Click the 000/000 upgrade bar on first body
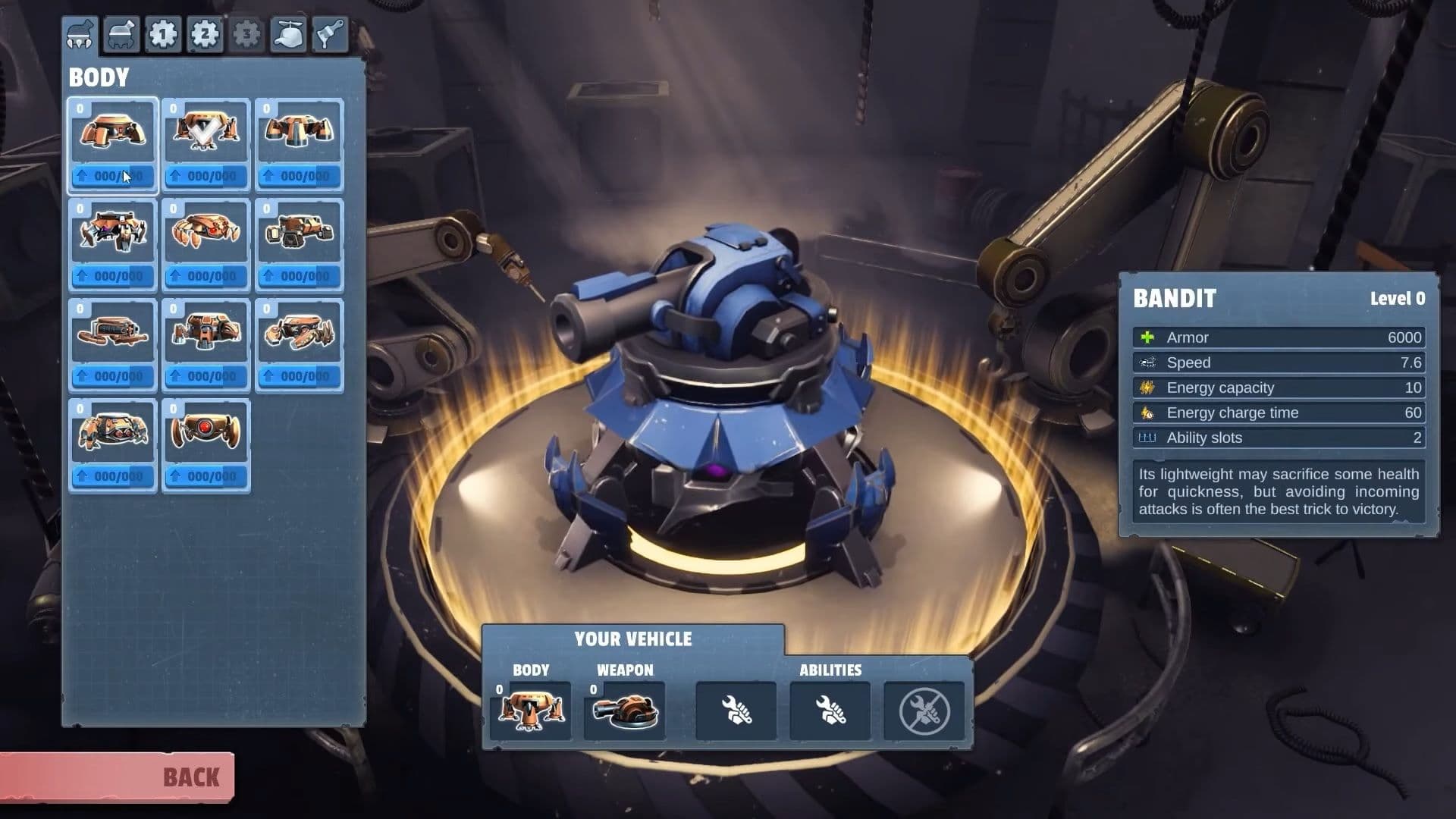1456x819 pixels. pyautogui.click(x=112, y=176)
